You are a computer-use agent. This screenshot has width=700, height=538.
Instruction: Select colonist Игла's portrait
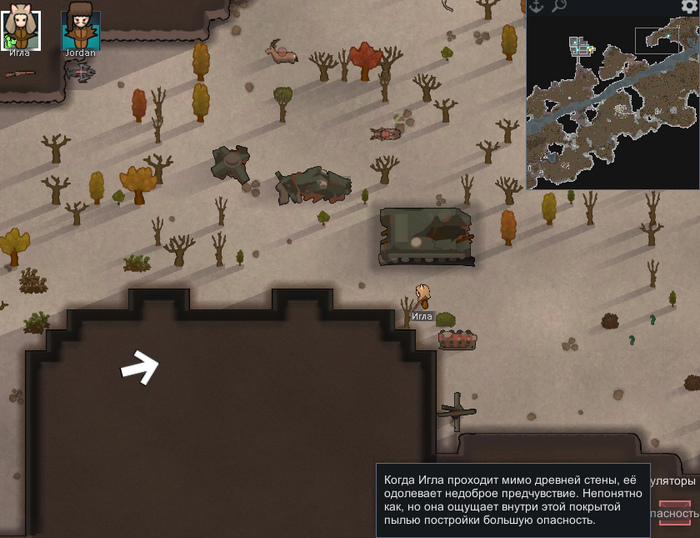pos(20,29)
